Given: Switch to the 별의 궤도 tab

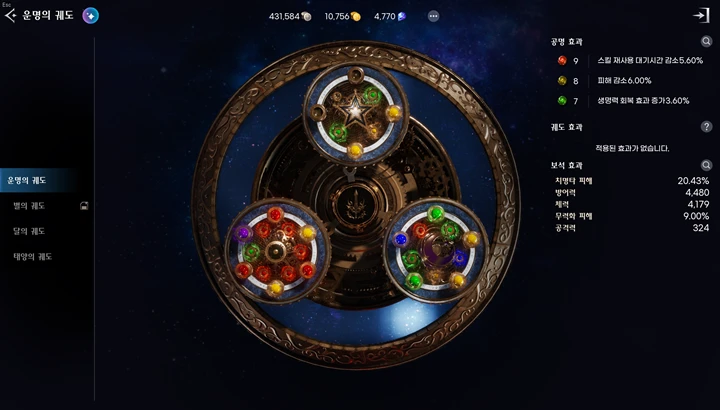Looking at the screenshot, I should [x=28, y=206].
